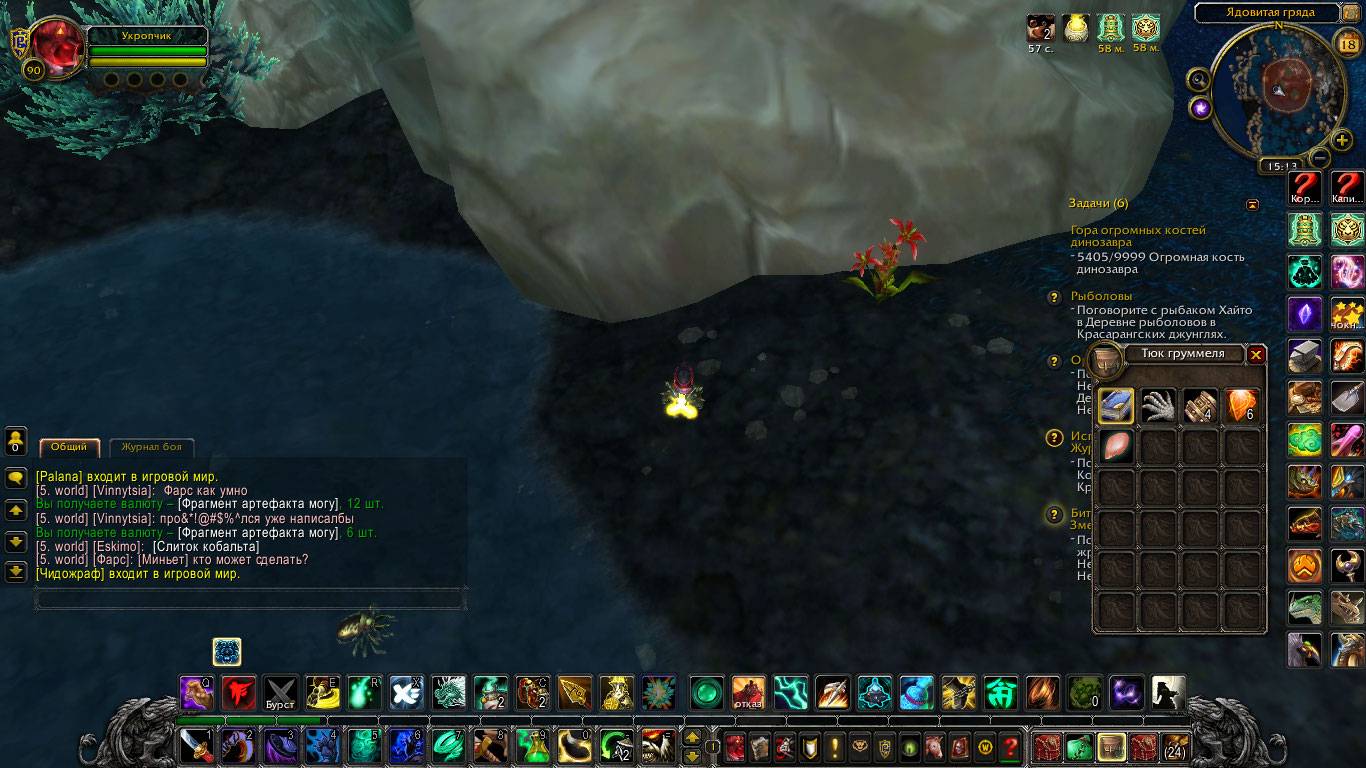This screenshot has height=768, width=1366.
Task: Zoom out the minimap with the minus button
Action: pyautogui.click(x=1320, y=158)
